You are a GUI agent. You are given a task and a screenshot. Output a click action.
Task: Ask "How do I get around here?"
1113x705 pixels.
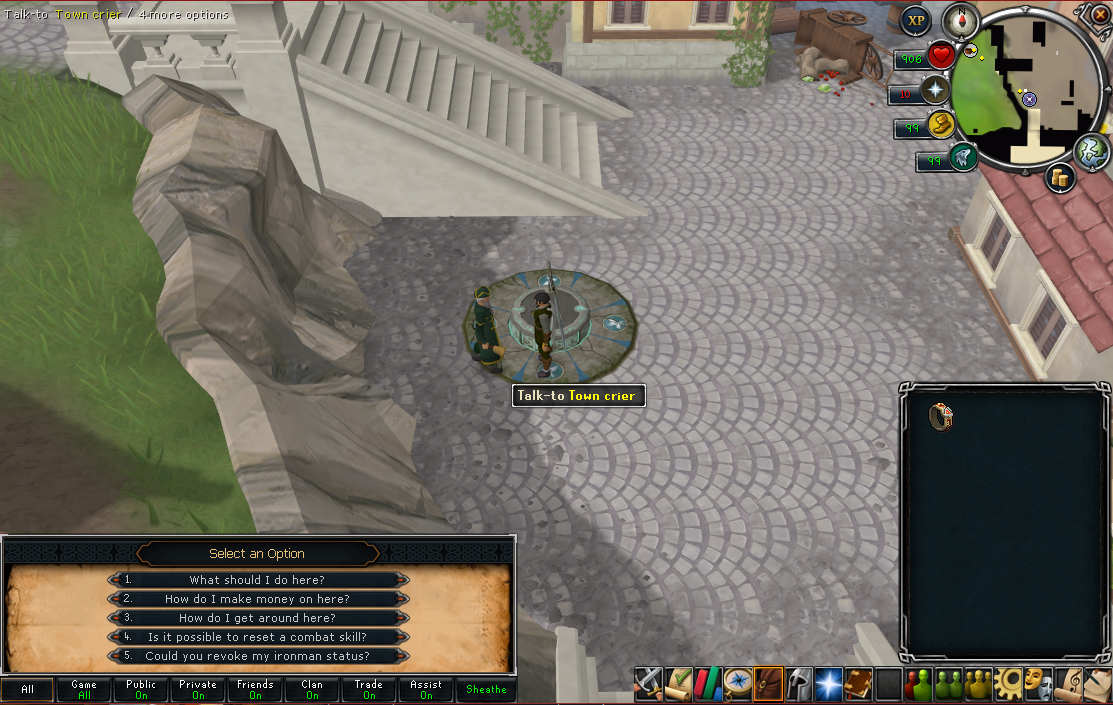[257, 618]
